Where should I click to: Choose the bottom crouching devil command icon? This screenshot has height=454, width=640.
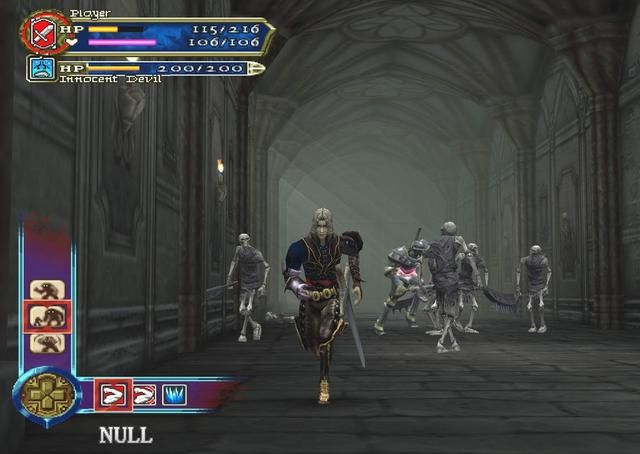[47, 343]
